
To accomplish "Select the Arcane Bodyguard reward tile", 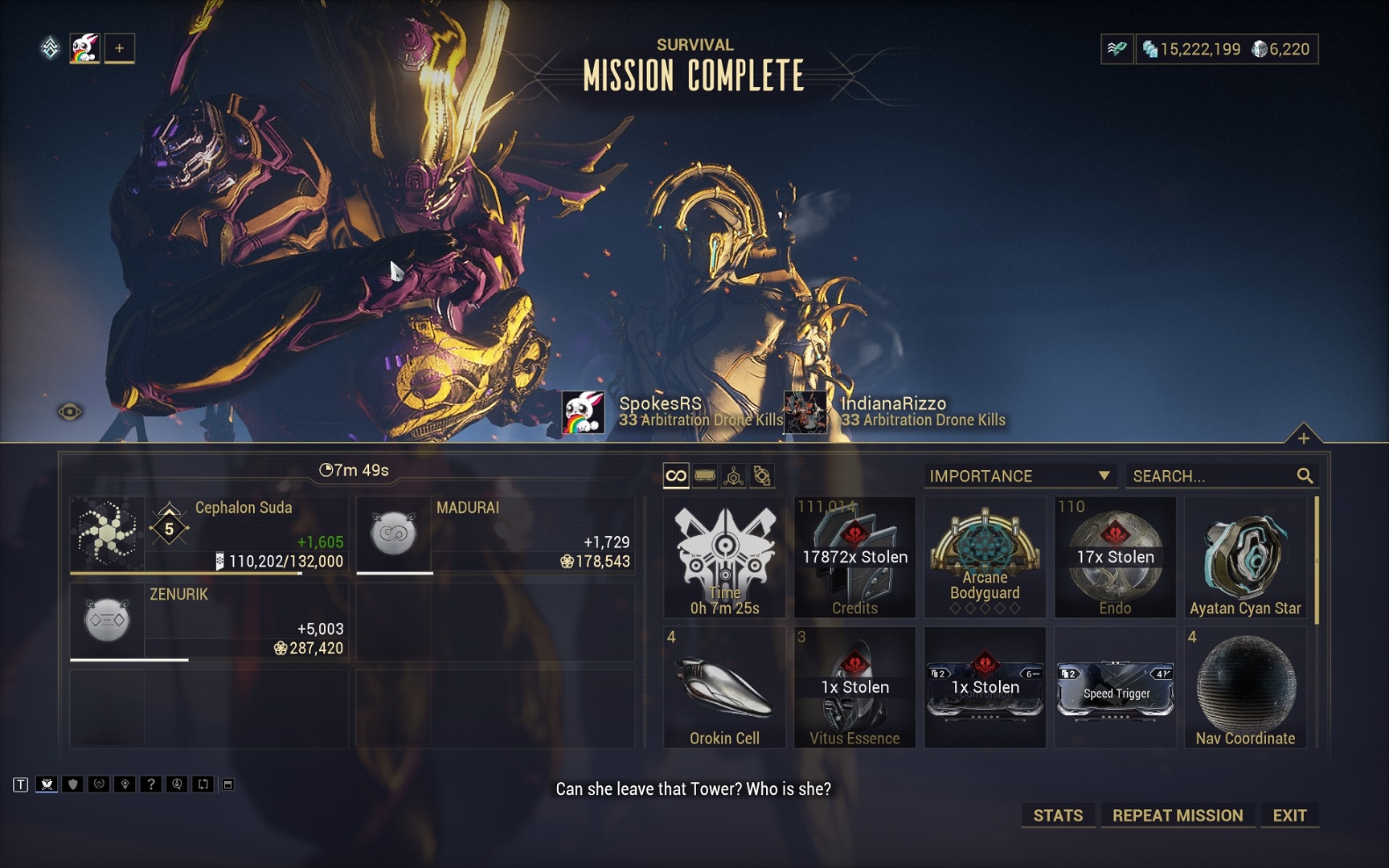I will click(x=985, y=557).
